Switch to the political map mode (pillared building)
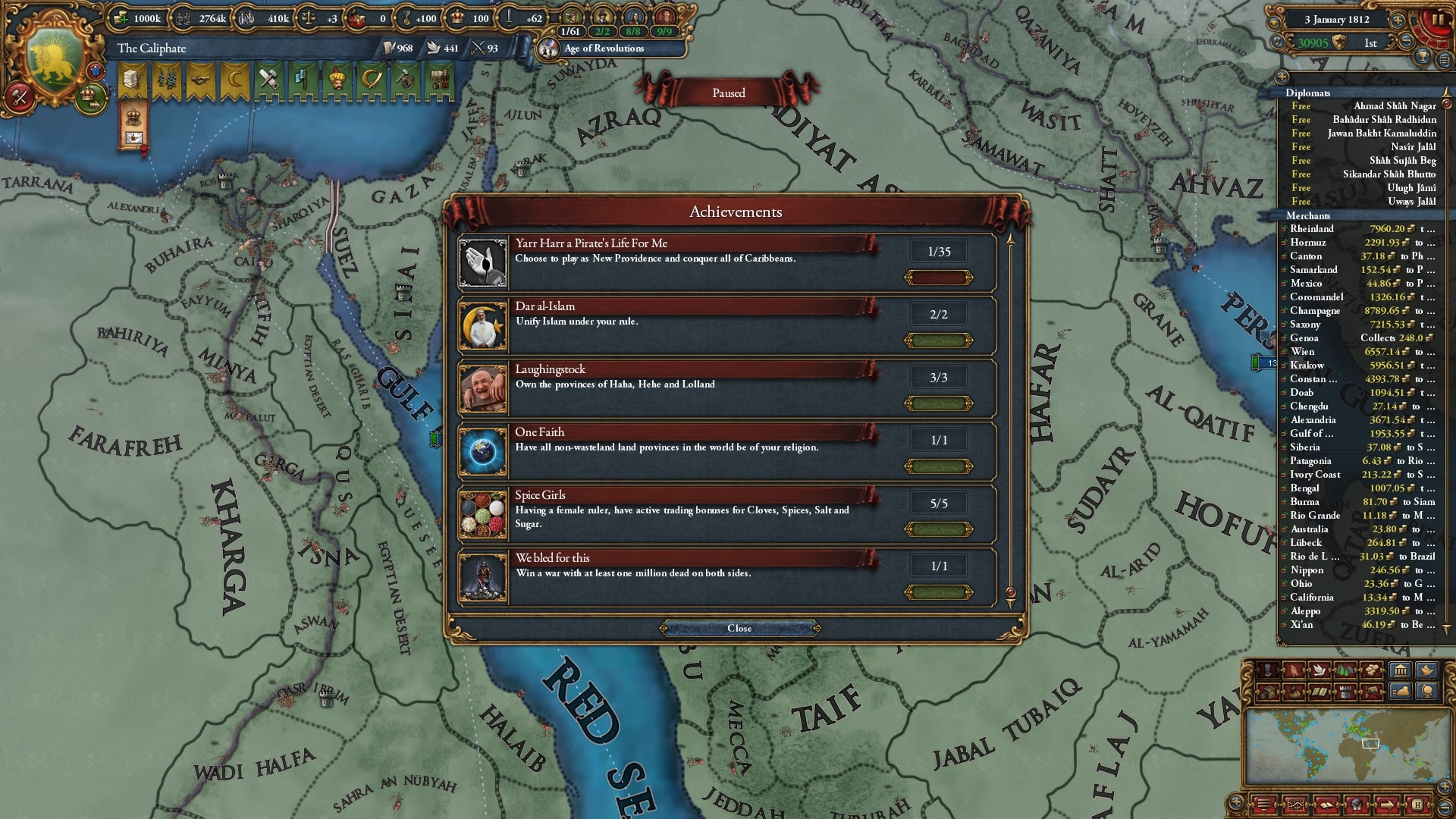 [1400, 670]
